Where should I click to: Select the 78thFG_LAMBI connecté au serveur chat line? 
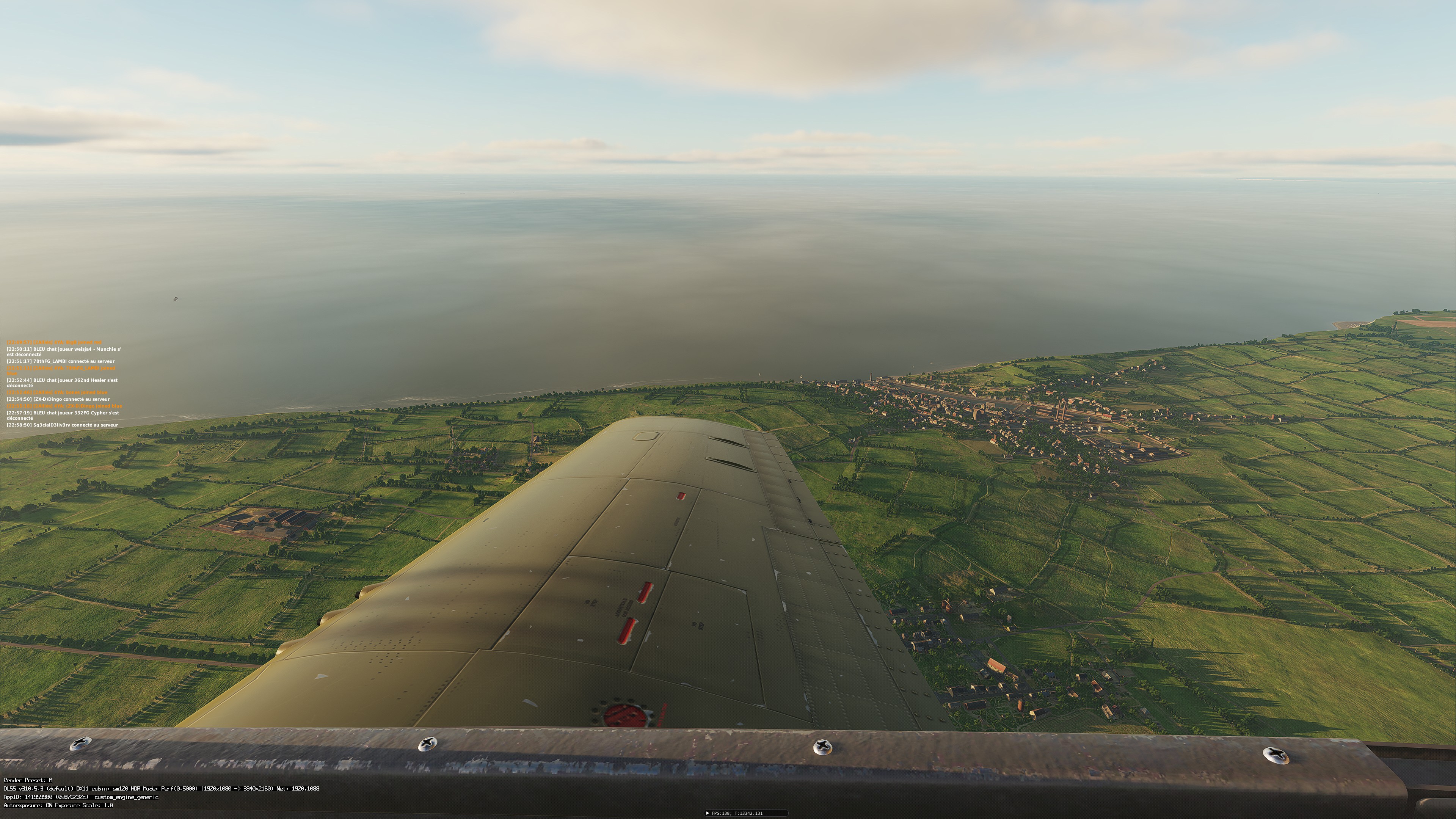point(61,361)
